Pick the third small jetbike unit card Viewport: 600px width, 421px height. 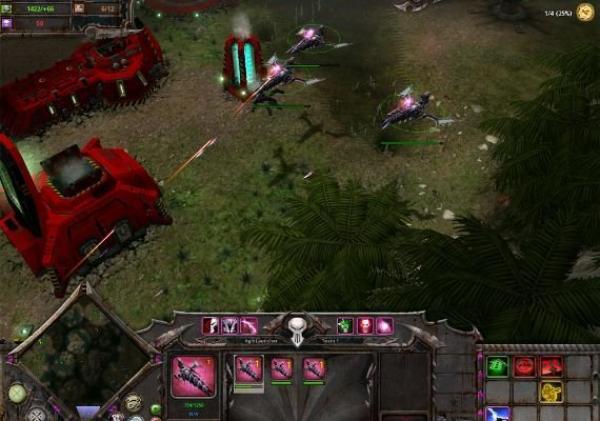pos(314,369)
